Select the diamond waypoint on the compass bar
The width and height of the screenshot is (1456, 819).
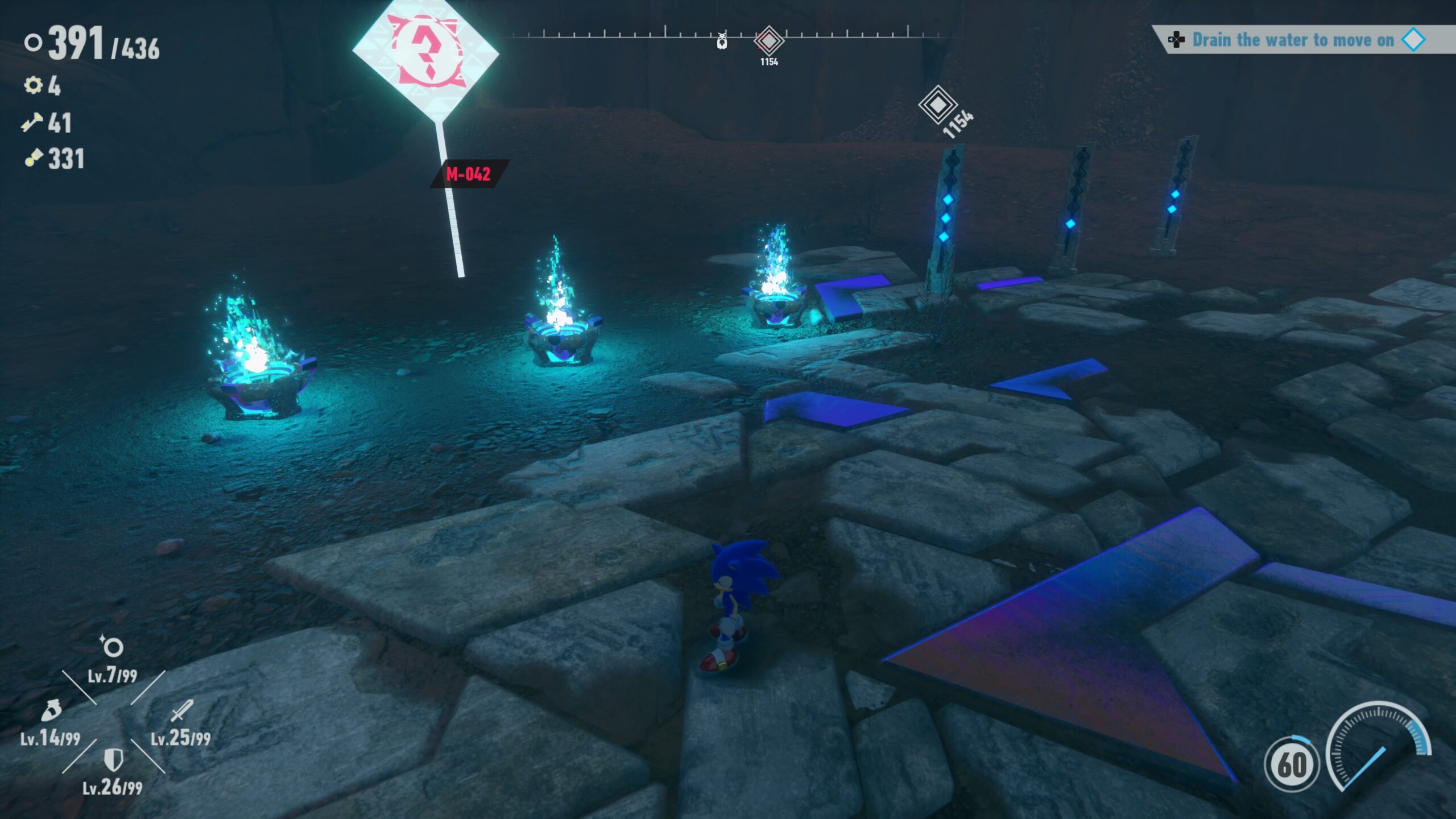769,41
